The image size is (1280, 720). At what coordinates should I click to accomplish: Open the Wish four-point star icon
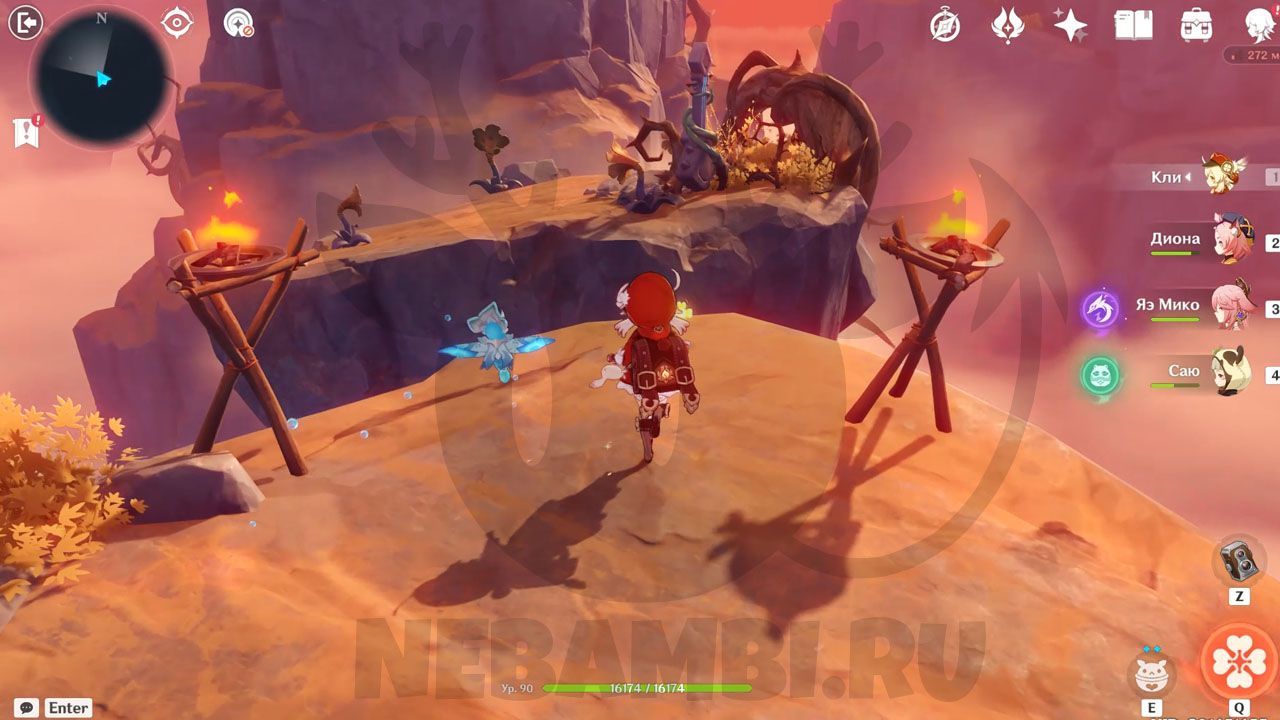pyautogui.click(x=1070, y=25)
